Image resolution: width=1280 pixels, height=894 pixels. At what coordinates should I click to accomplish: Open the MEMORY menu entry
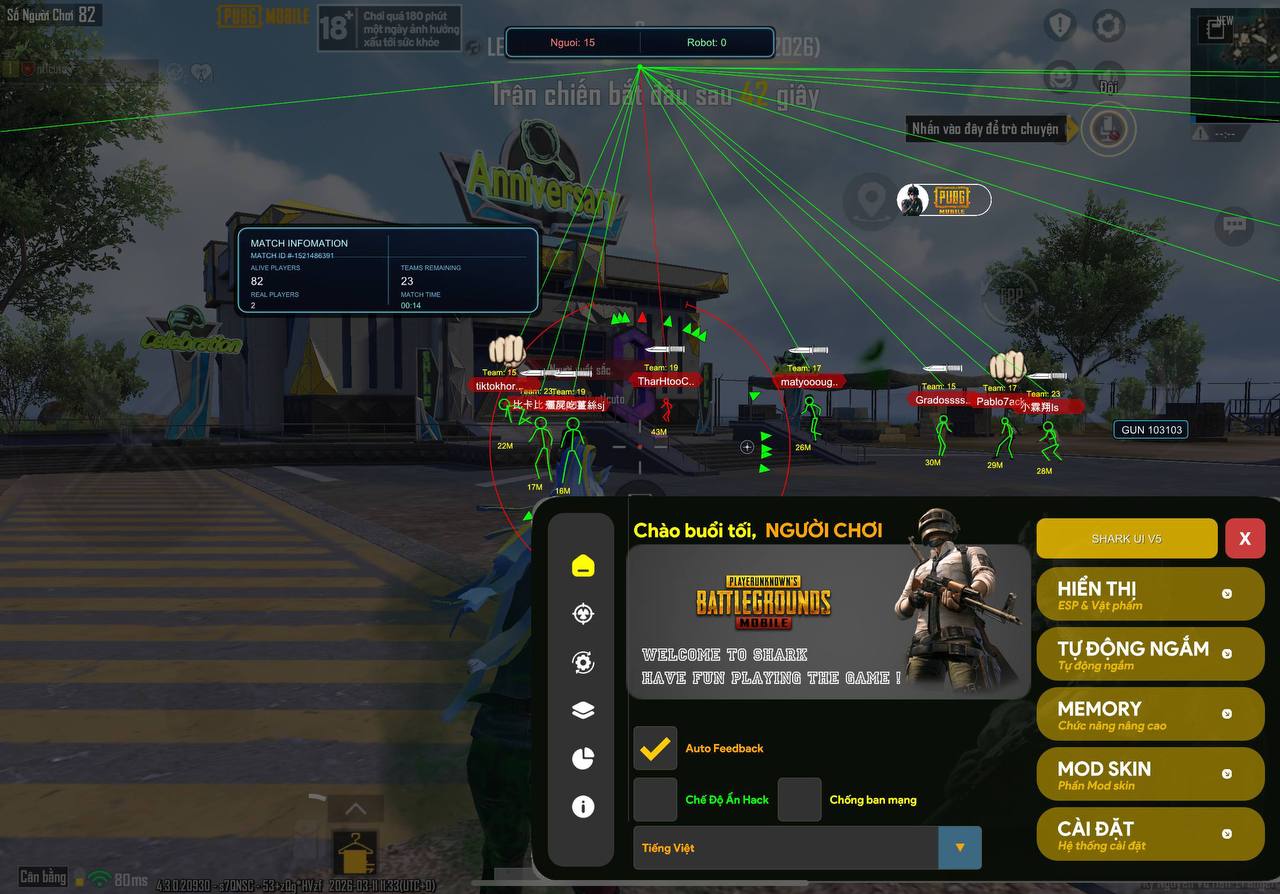[1150, 714]
